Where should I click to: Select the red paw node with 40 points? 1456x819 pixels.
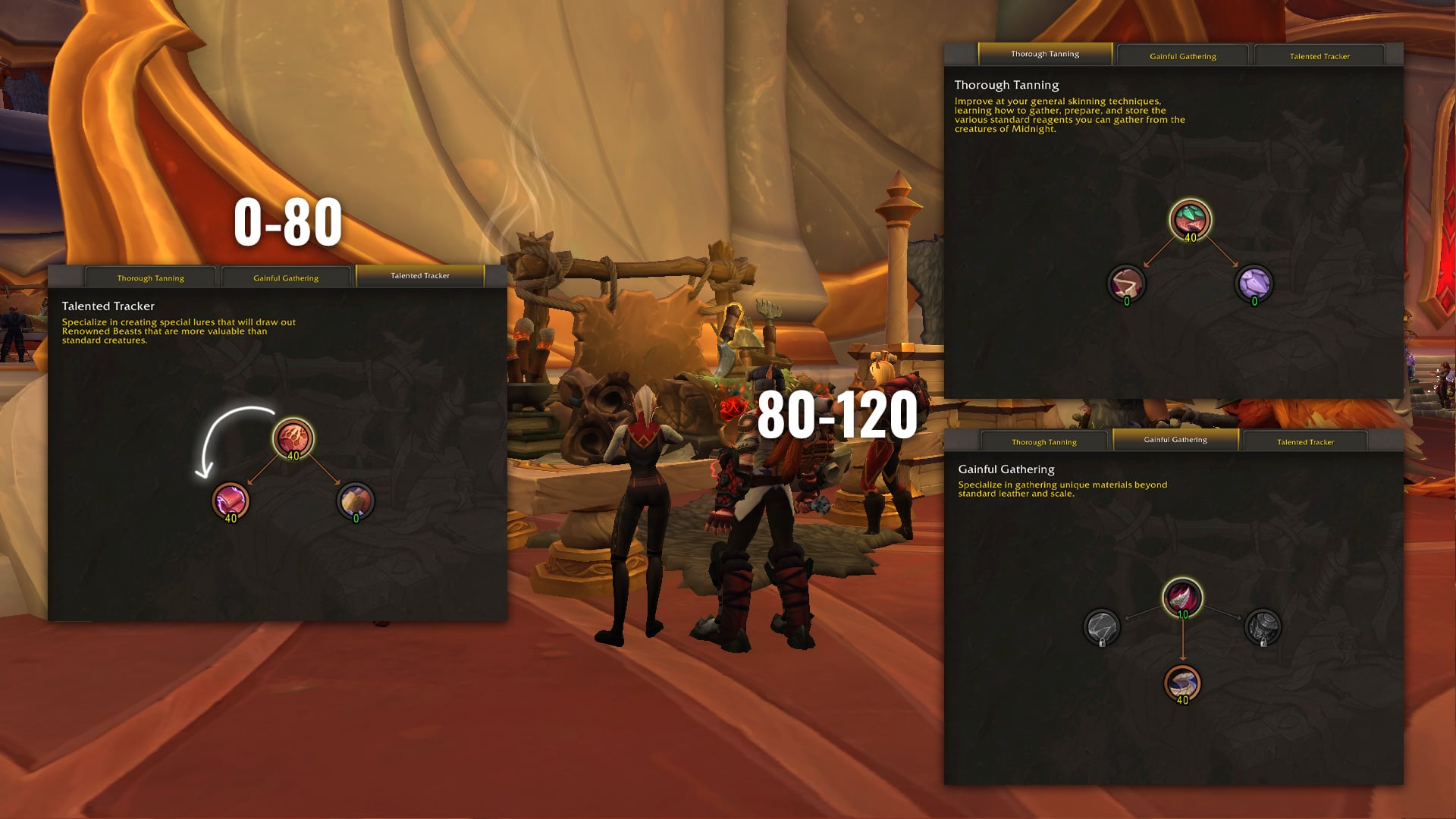[x=293, y=438]
